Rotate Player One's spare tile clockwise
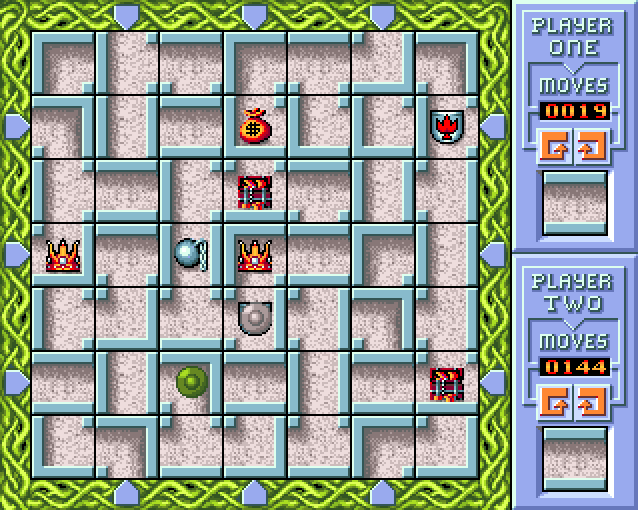Viewport: 638px width, 510px height. point(589,146)
